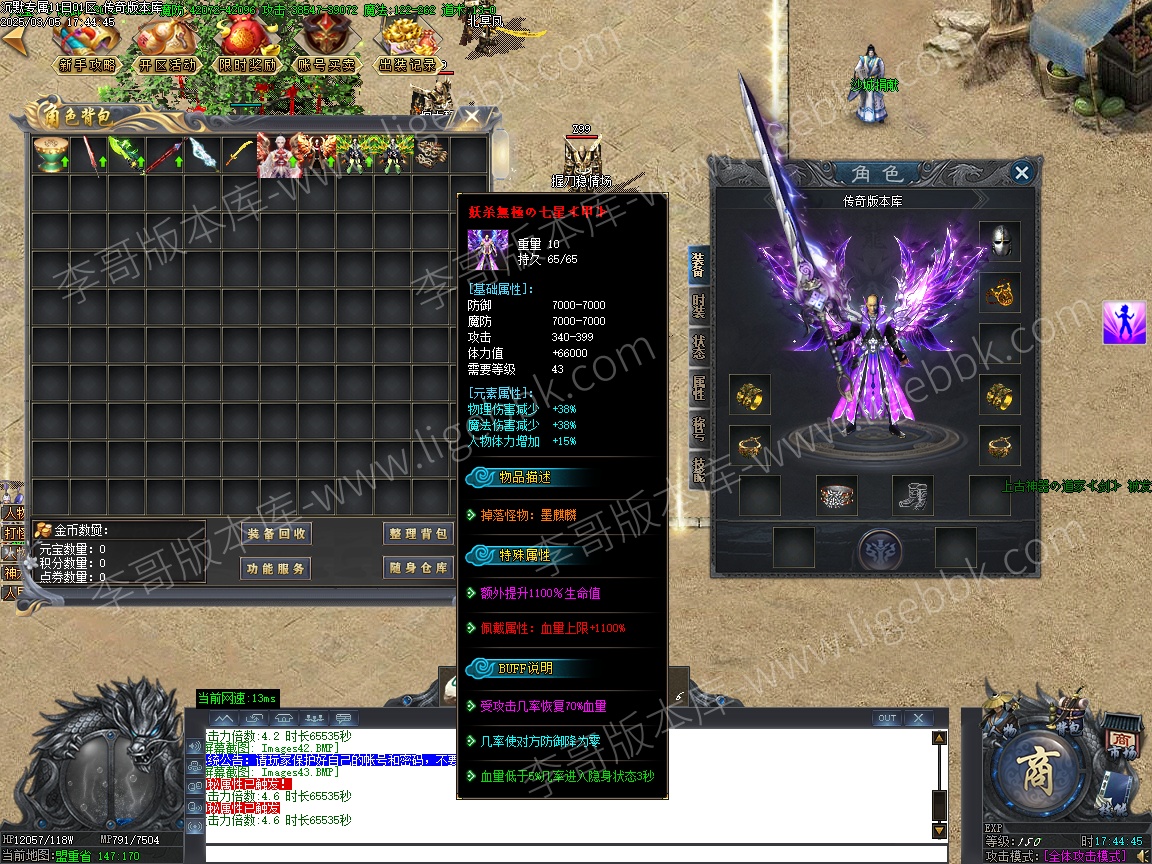Switch to the 状态 status tab

[698, 346]
